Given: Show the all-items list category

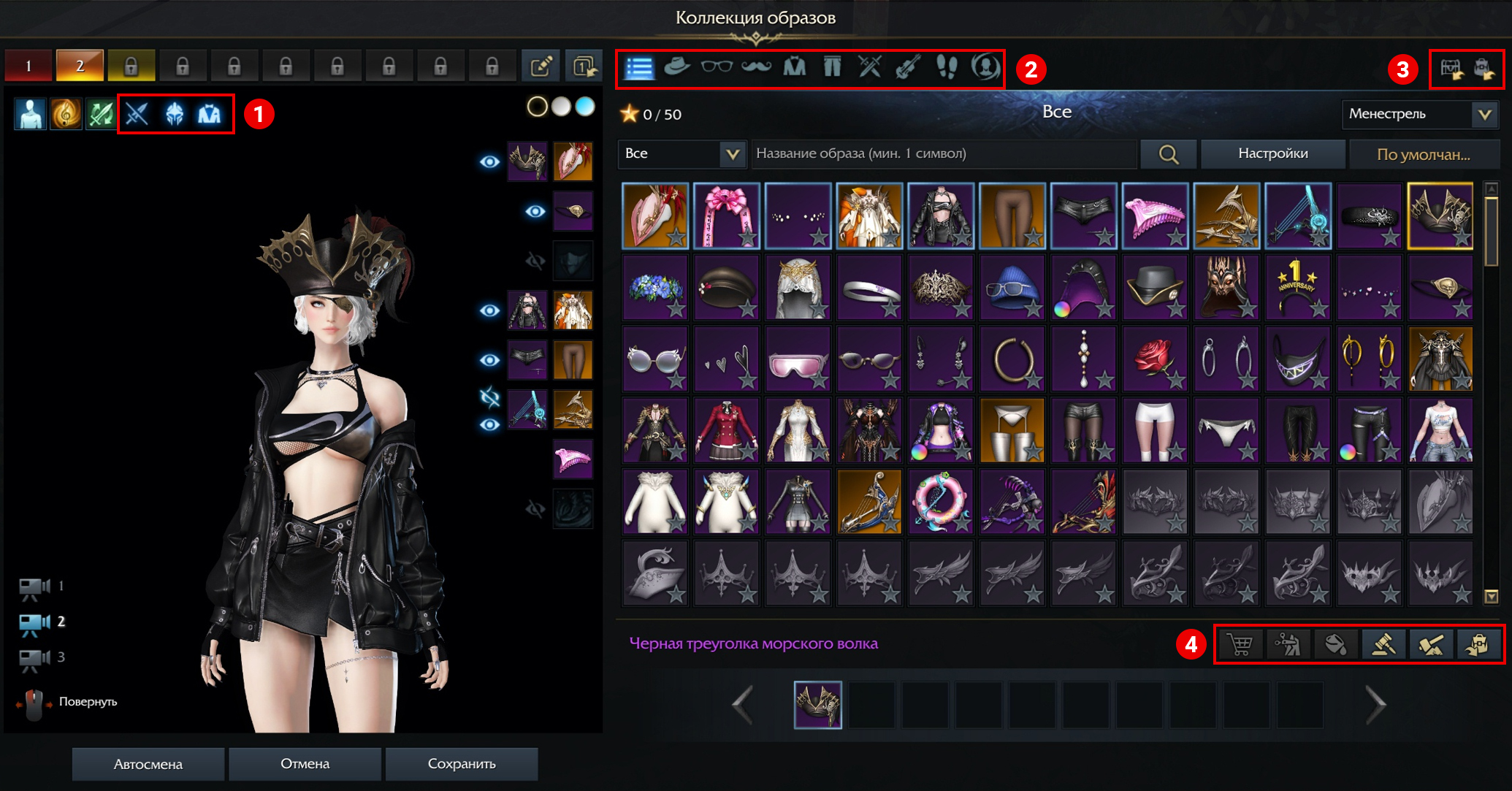Looking at the screenshot, I should 639,68.
